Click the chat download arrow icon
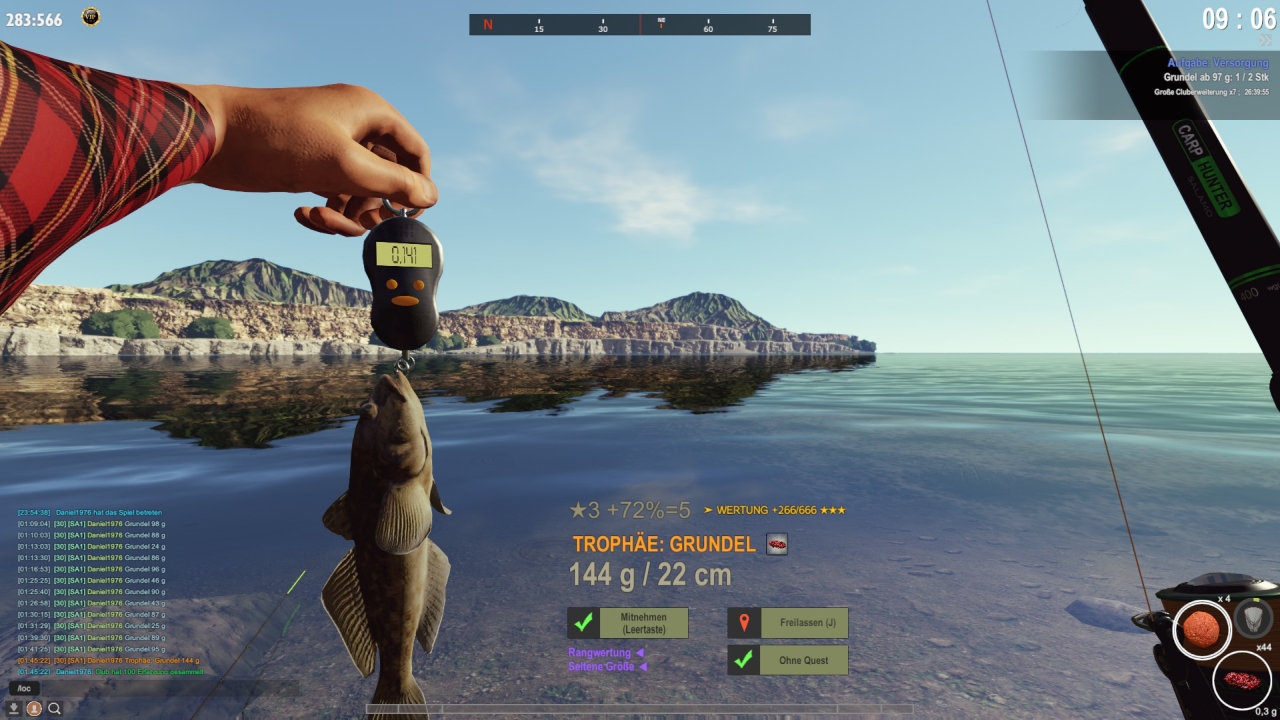 pyautogui.click(x=14, y=708)
